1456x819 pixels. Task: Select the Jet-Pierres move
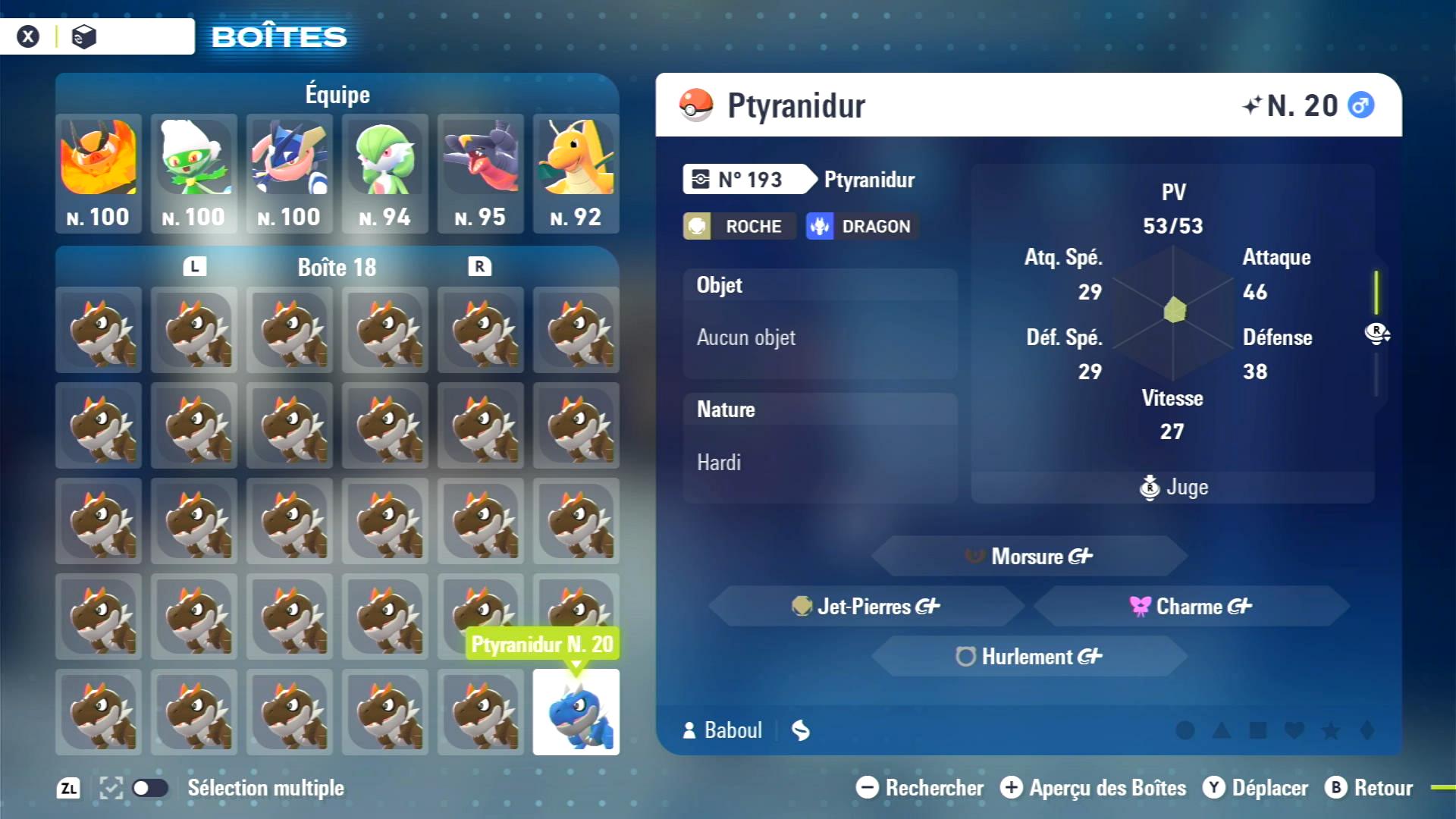tap(866, 606)
